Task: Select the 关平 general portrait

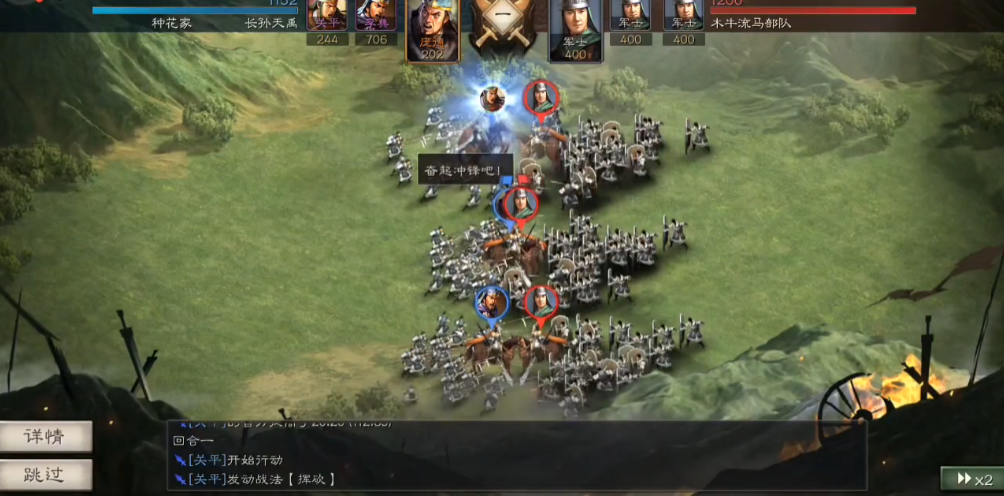Action: [327, 18]
